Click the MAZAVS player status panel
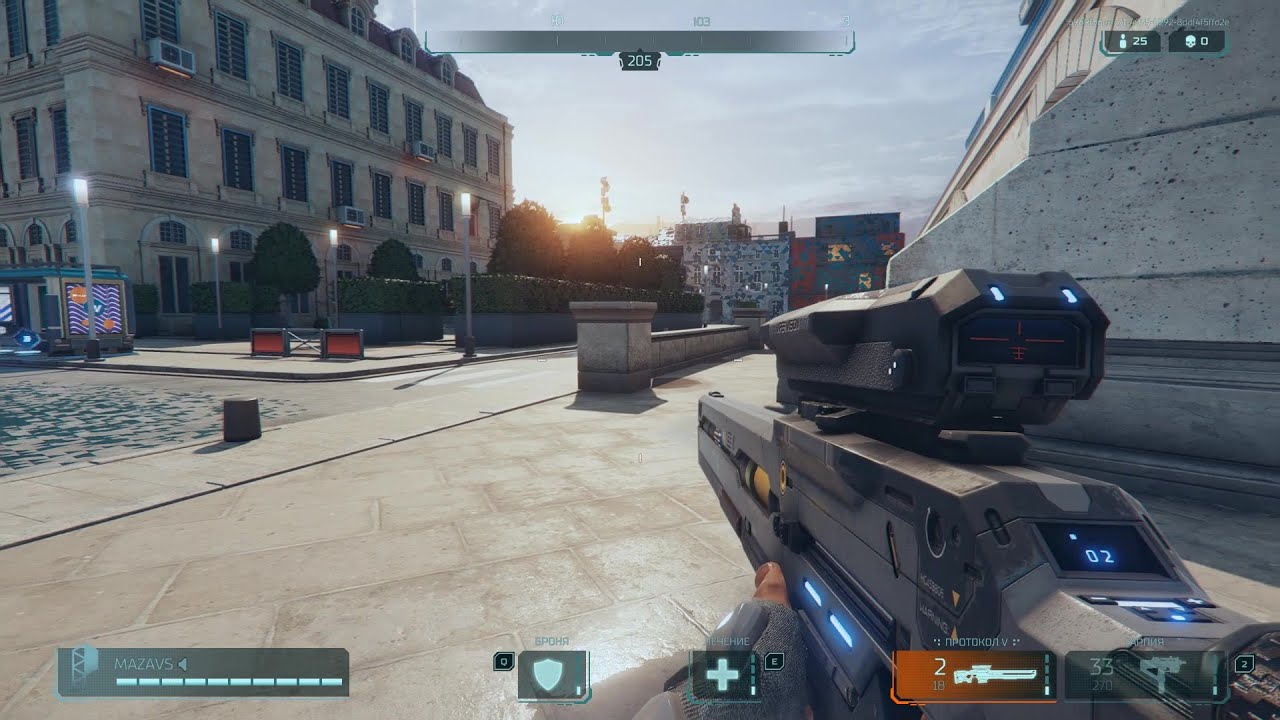 203,672
